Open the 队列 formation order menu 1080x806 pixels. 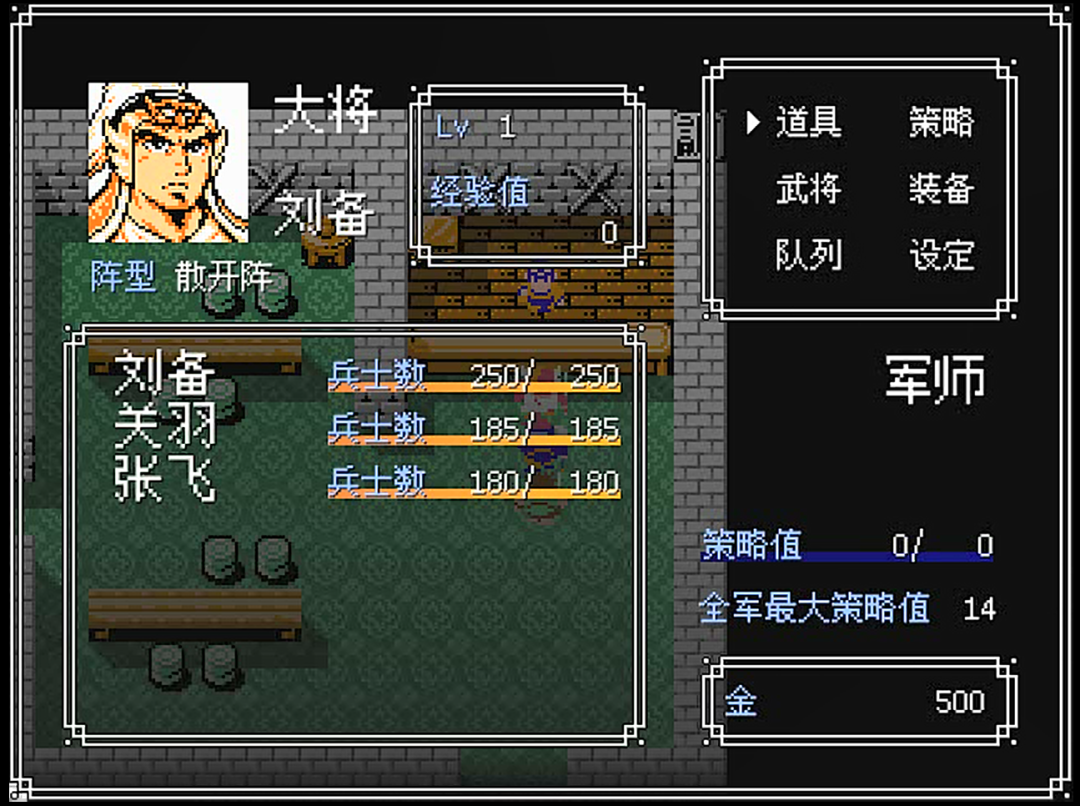point(808,255)
